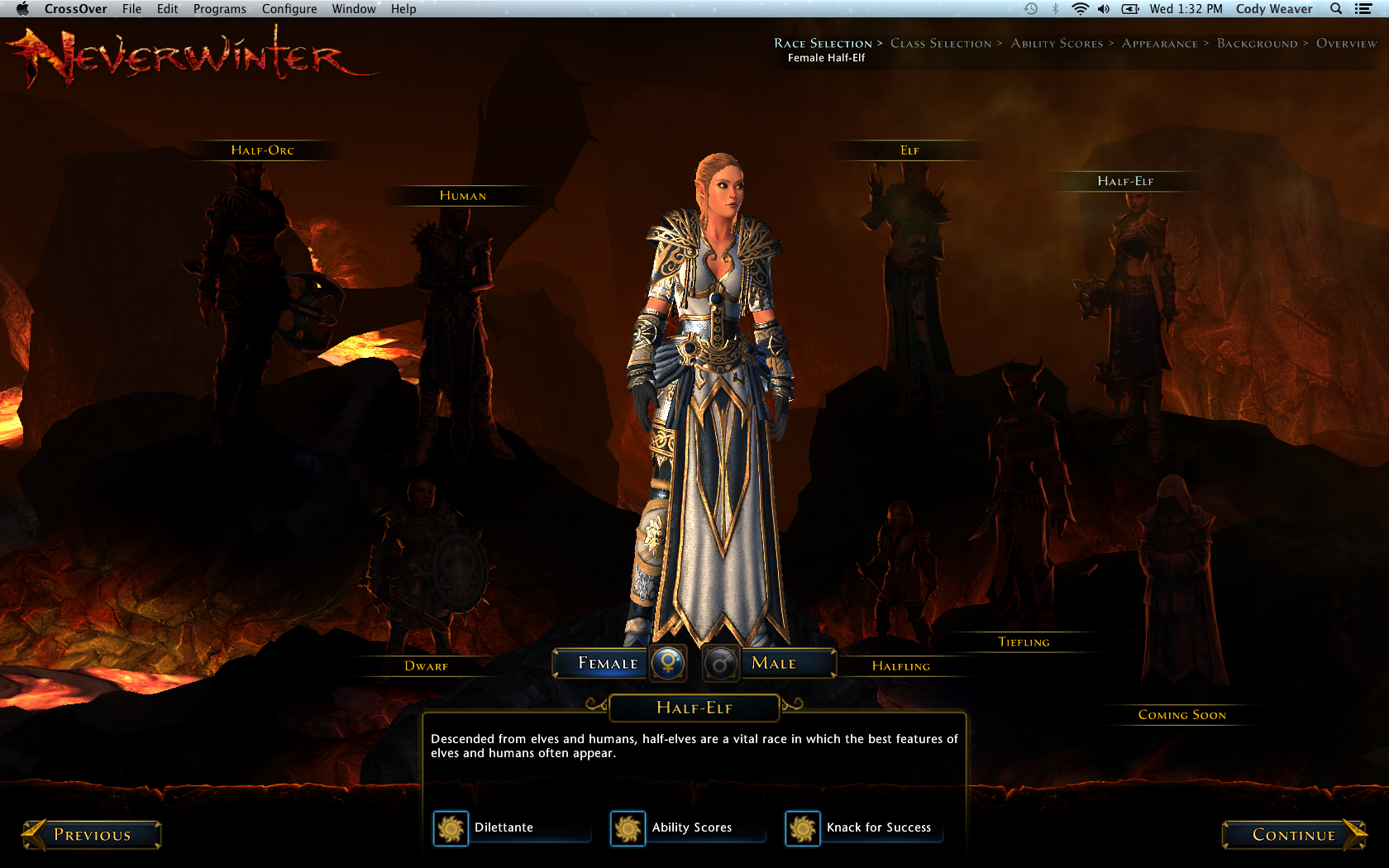This screenshot has width=1389, height=868.
Task: Click the female gender symbol icon
Action: (x=668, y=663)
